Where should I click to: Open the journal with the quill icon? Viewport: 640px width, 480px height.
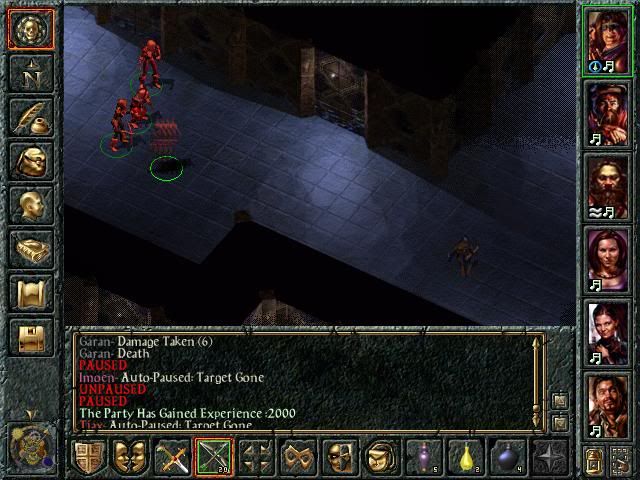(x=30, y=118)
